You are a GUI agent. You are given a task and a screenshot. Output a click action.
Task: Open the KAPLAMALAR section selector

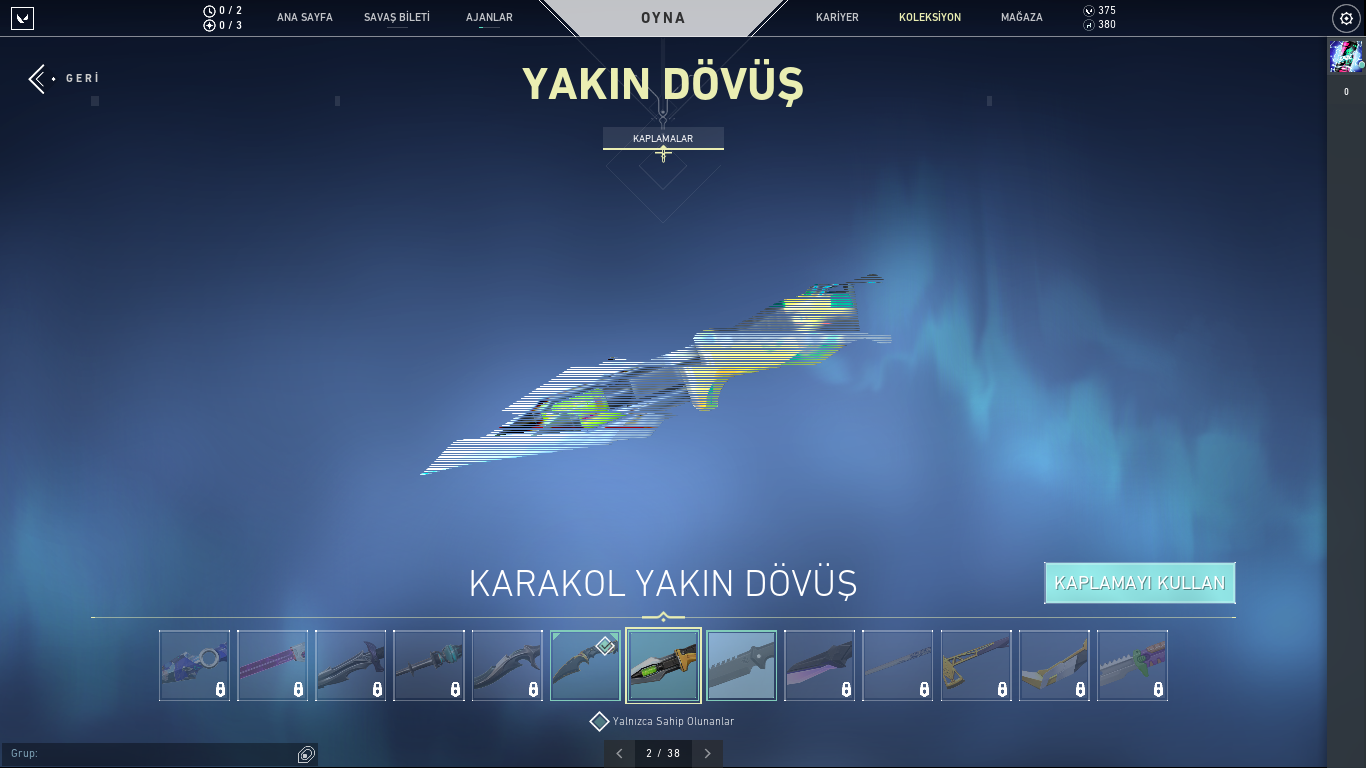pos(663,139)
